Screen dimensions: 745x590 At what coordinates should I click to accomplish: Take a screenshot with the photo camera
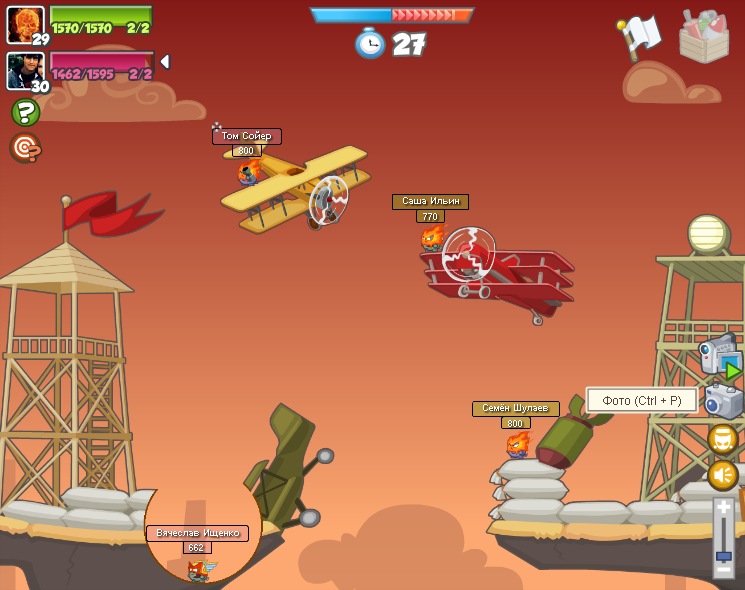point(724,401)
